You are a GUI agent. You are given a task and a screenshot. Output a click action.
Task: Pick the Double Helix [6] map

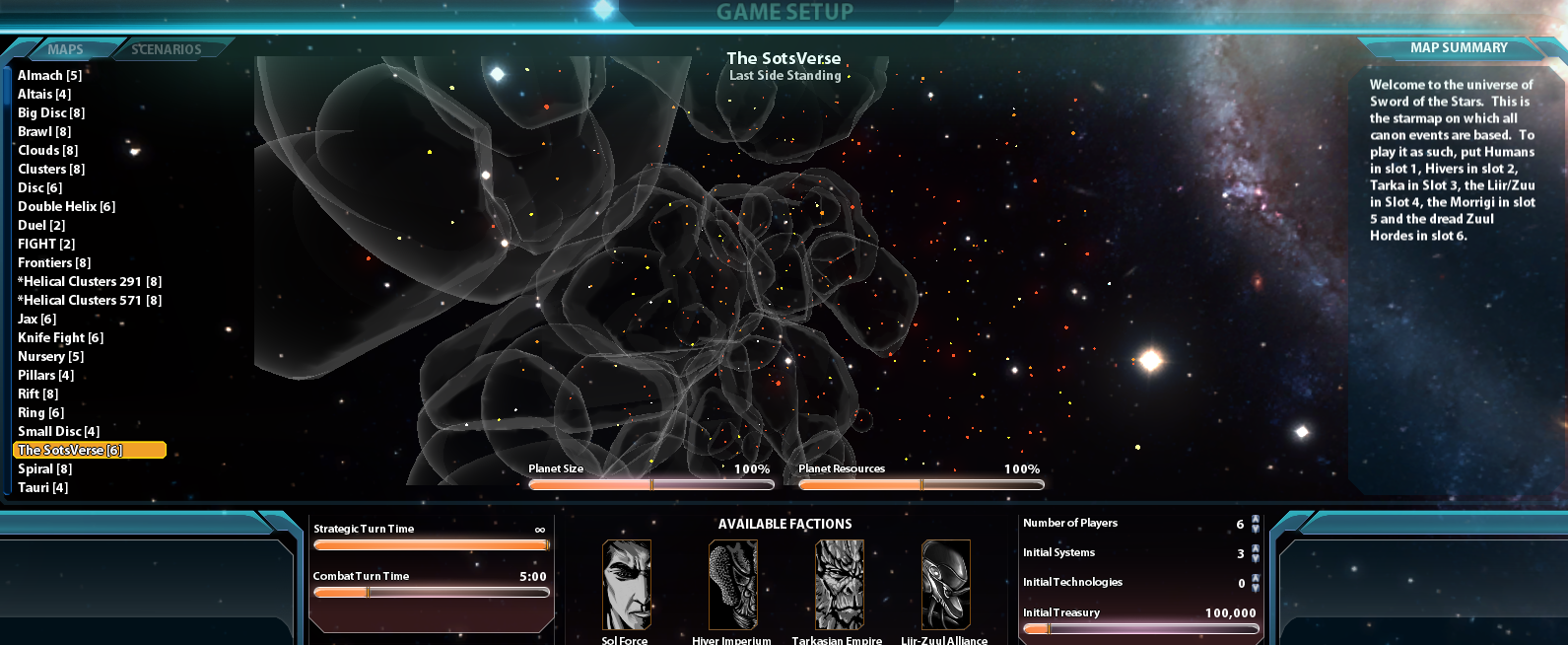point(66,206)
